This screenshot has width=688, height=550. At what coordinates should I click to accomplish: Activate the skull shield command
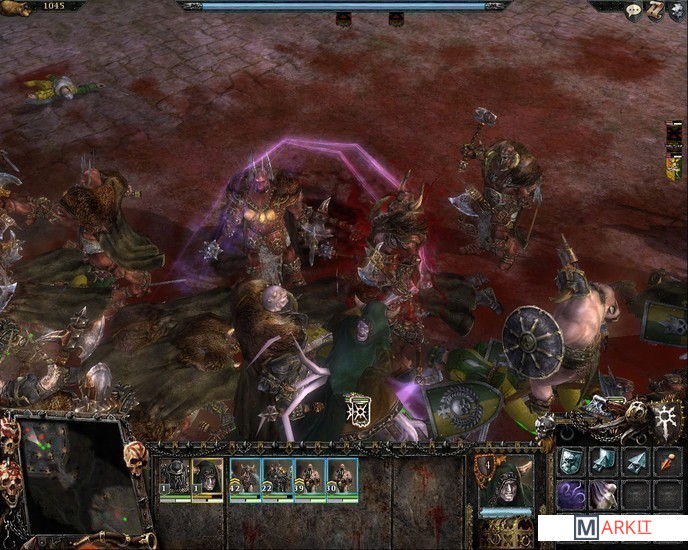[572, 461]
